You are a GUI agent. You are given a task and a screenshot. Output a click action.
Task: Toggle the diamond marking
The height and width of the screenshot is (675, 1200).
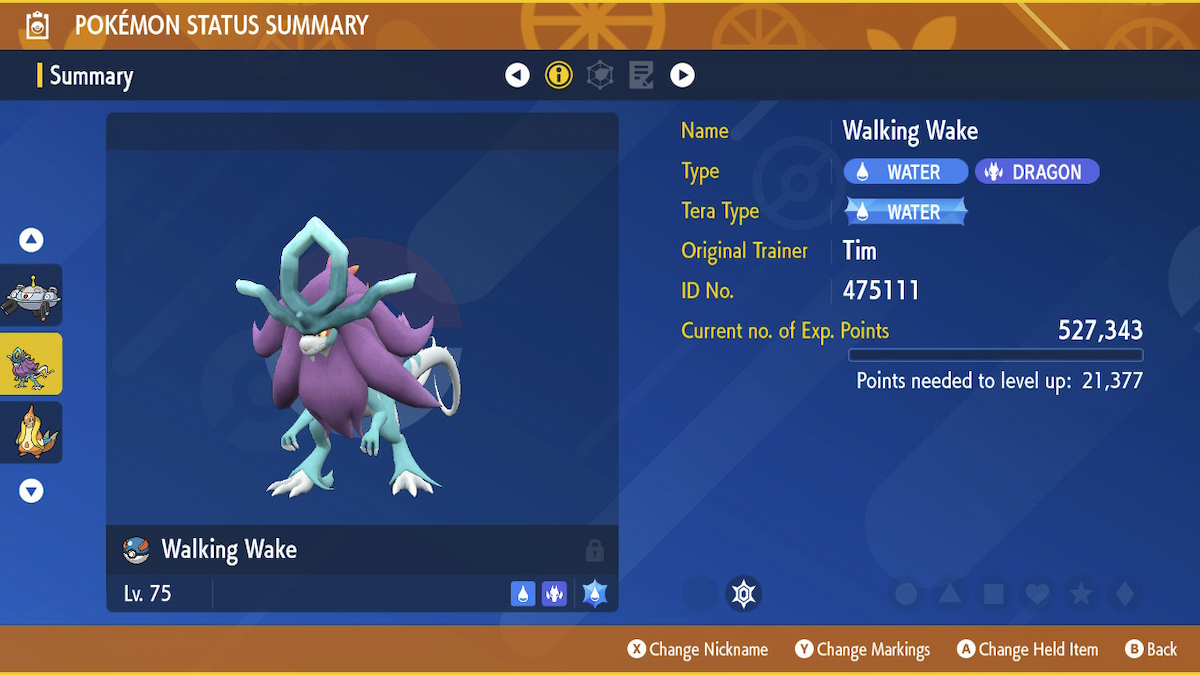click(1125, 594)
